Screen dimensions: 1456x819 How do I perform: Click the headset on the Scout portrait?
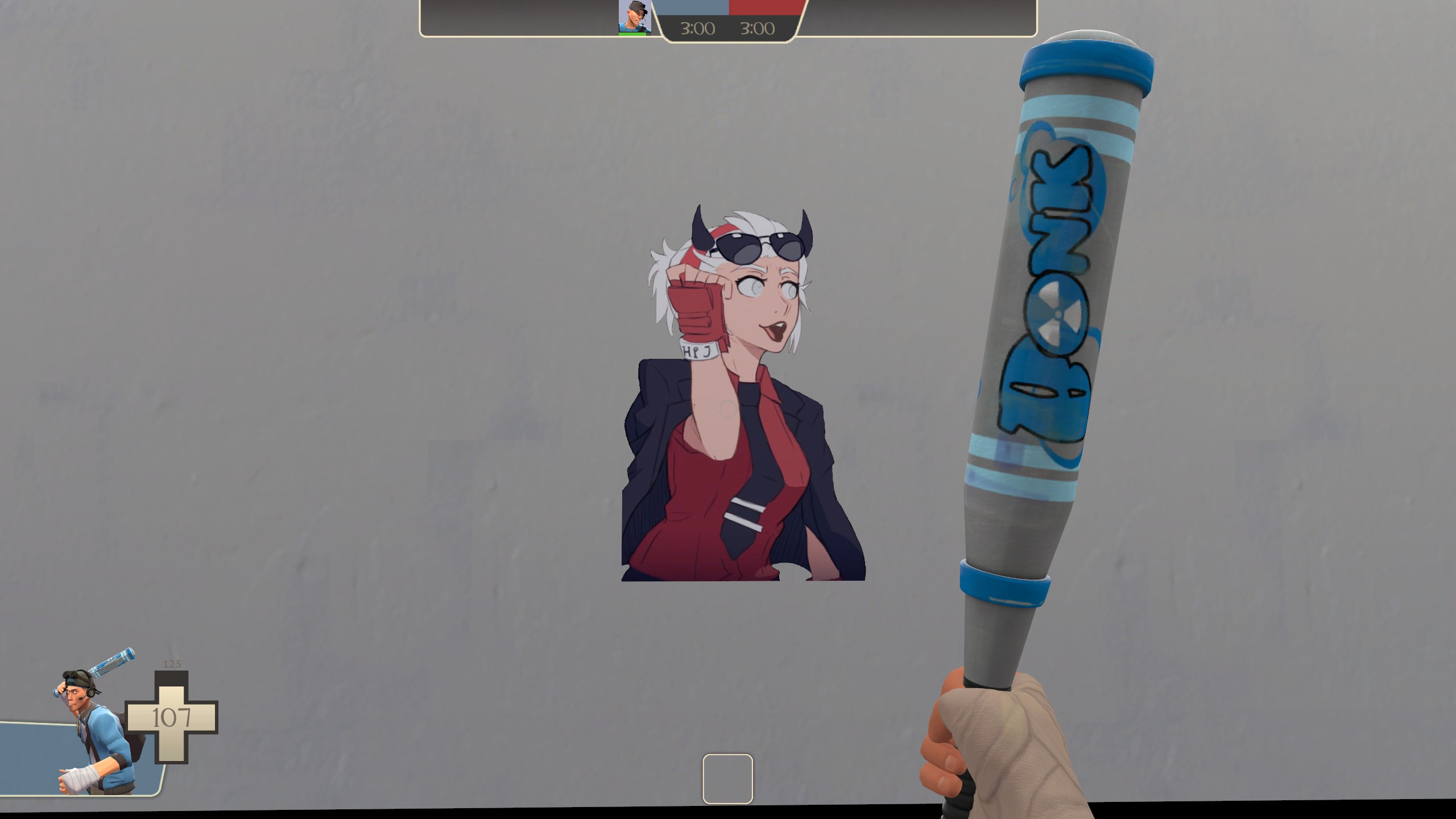click(x=91, y=694)
